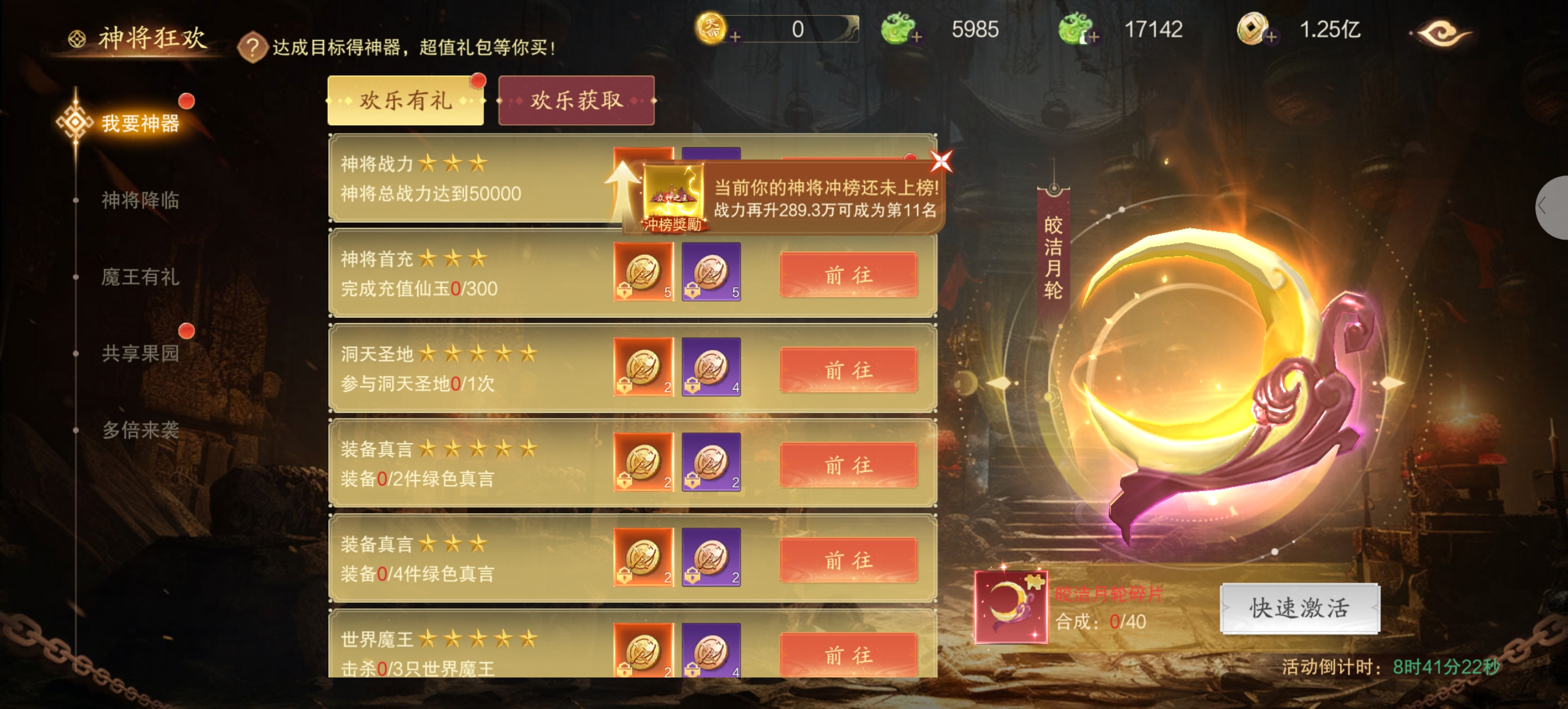Open the 神将降临 menu entry
The height and width of the screenshot is (709, 1568).
(x=140, y=199)
